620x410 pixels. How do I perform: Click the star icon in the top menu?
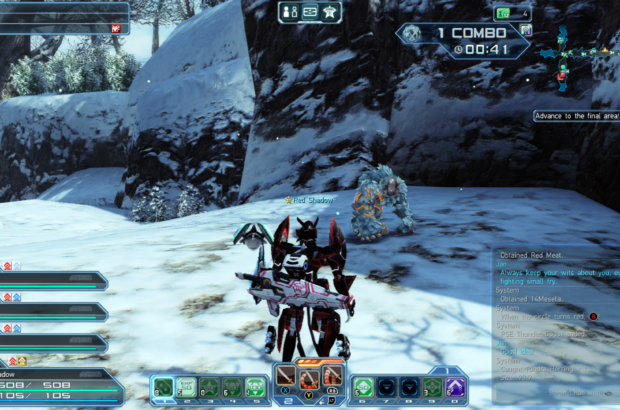pos(330,12)
